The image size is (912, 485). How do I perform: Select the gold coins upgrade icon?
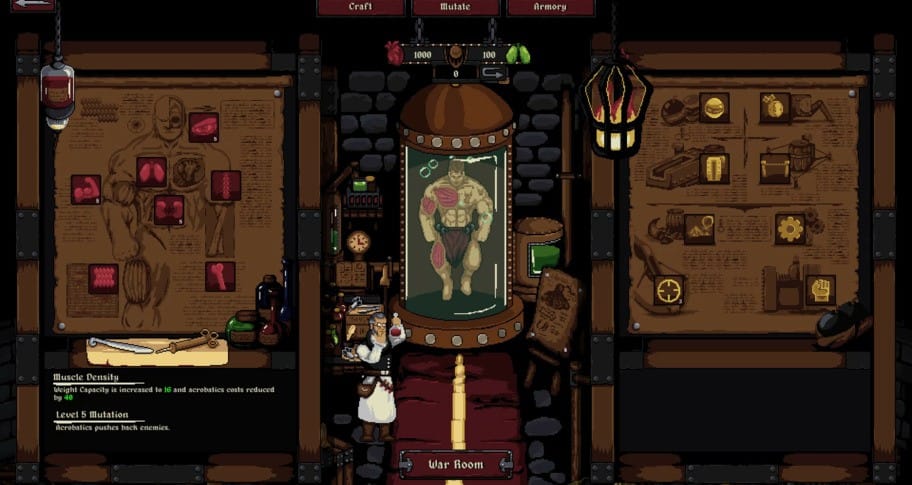774,107
